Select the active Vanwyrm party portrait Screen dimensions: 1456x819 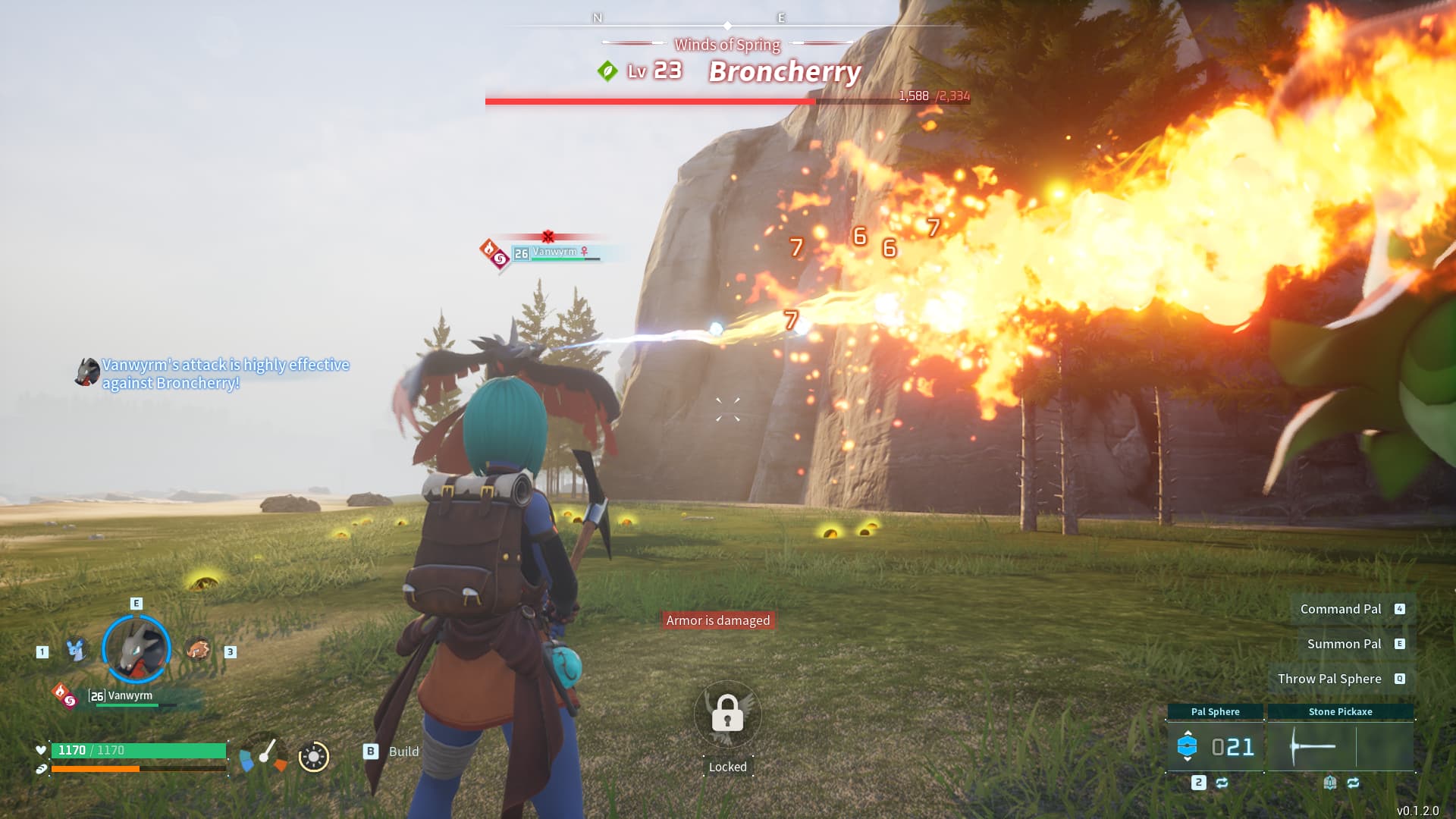[136, 649]
